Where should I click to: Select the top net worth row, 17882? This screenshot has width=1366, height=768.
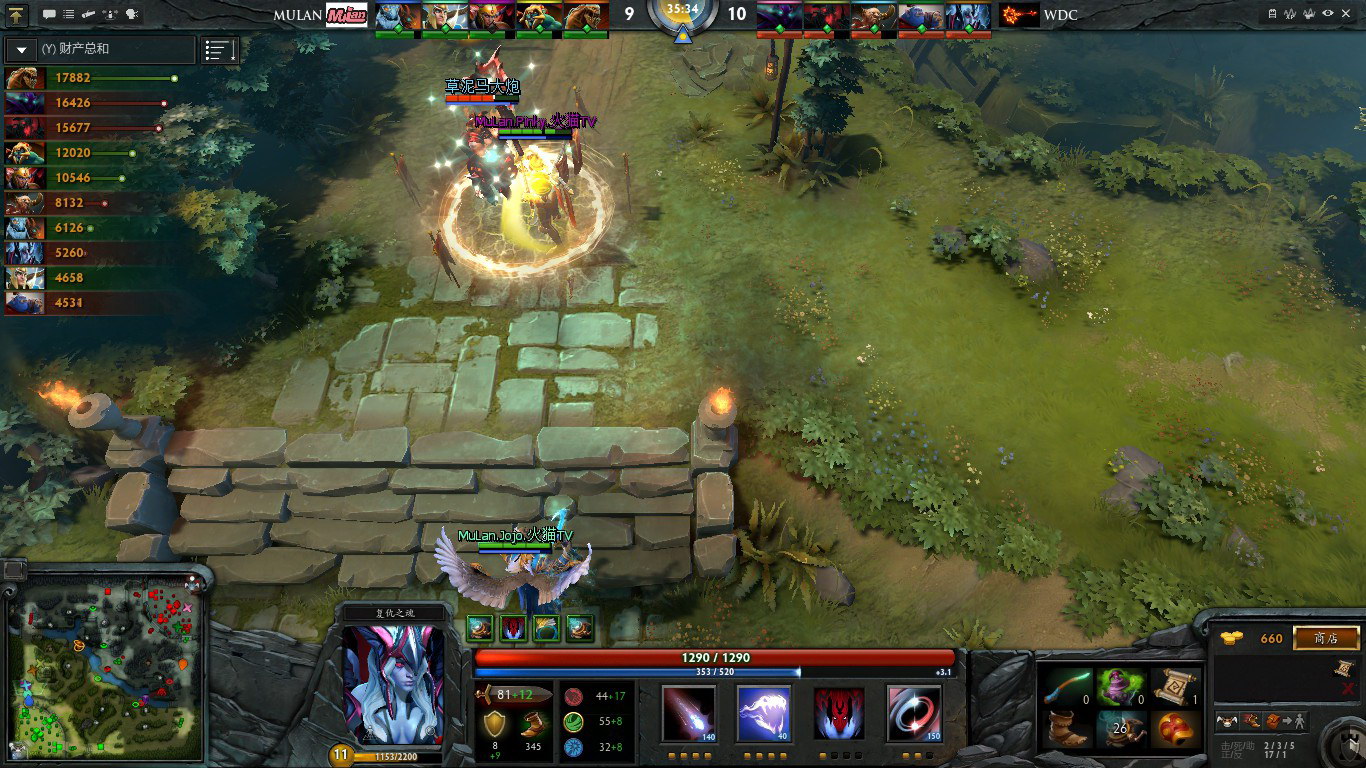[90, 77]
